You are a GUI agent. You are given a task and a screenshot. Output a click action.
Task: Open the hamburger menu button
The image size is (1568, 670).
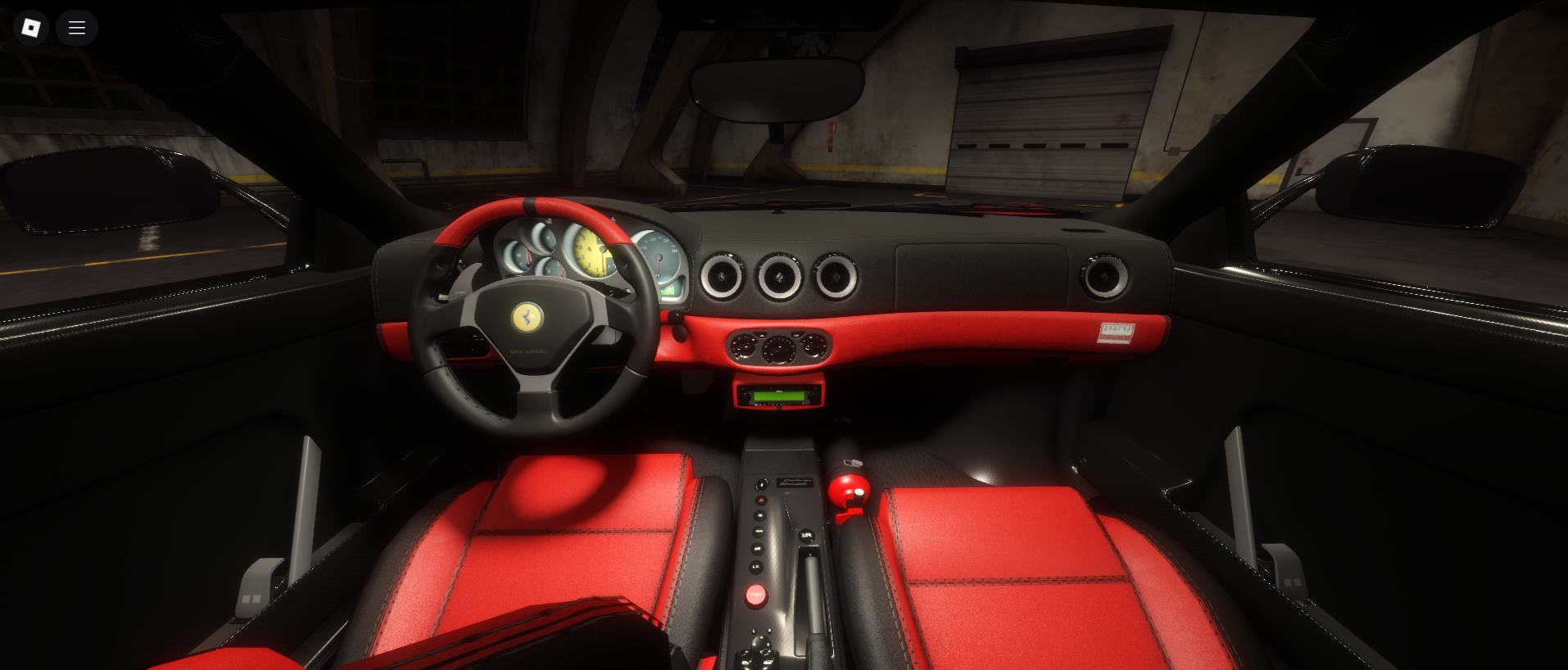tap(77, 28)
